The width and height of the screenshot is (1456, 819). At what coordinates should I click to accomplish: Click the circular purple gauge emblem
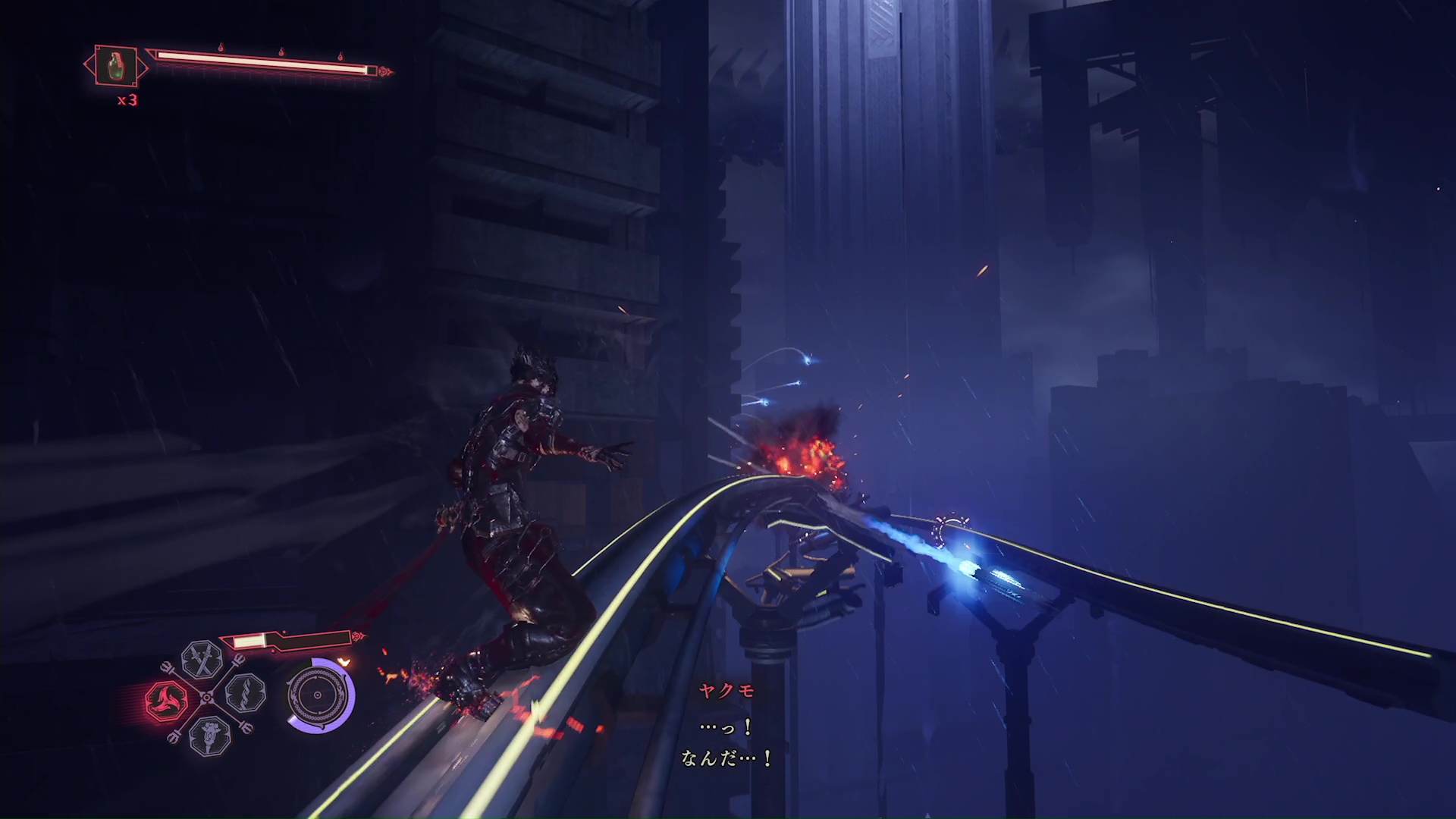tap(319, 695)
